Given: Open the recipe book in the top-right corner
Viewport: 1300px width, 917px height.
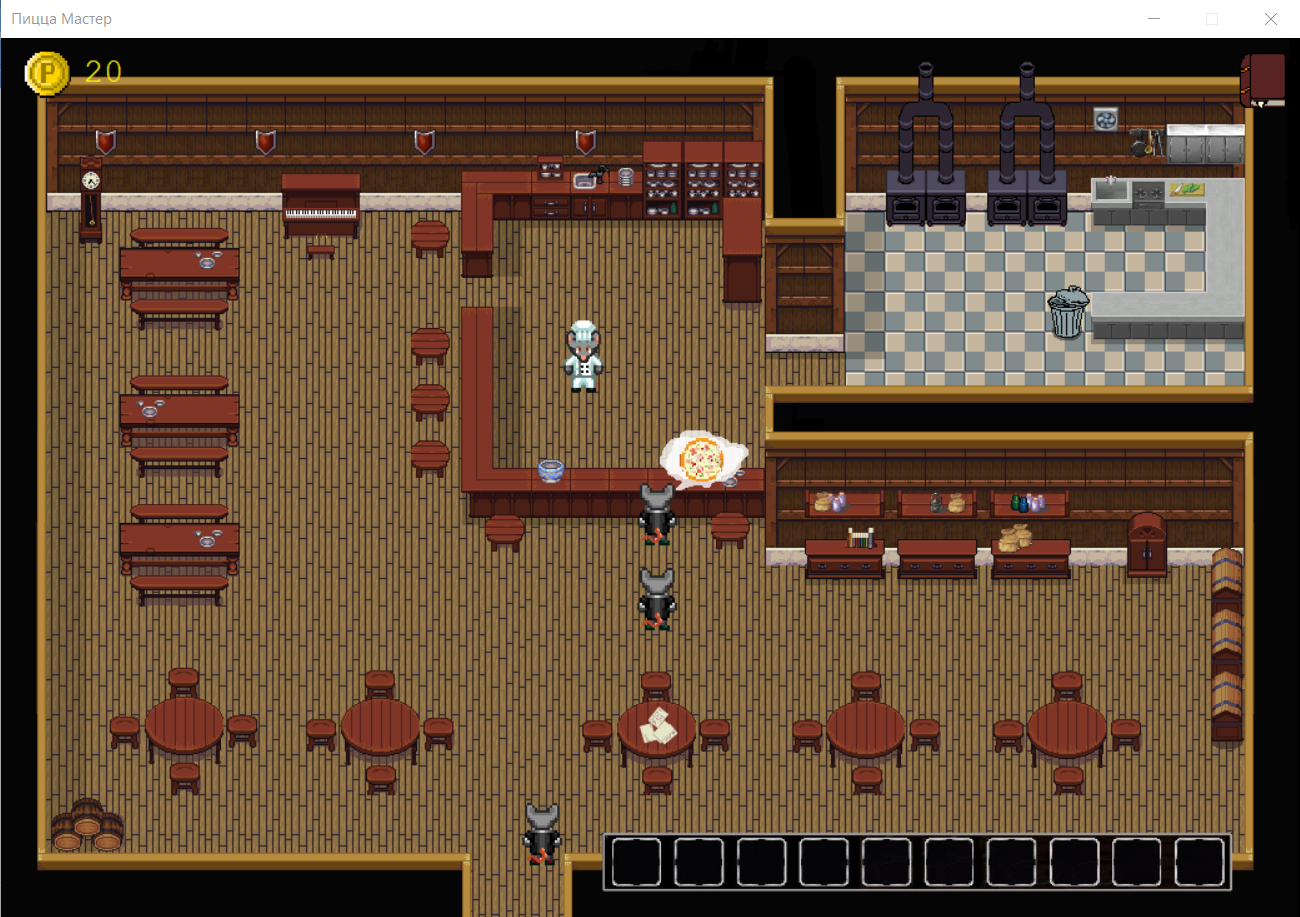Looking at the screenshot, I should (x=1264, y=80).
